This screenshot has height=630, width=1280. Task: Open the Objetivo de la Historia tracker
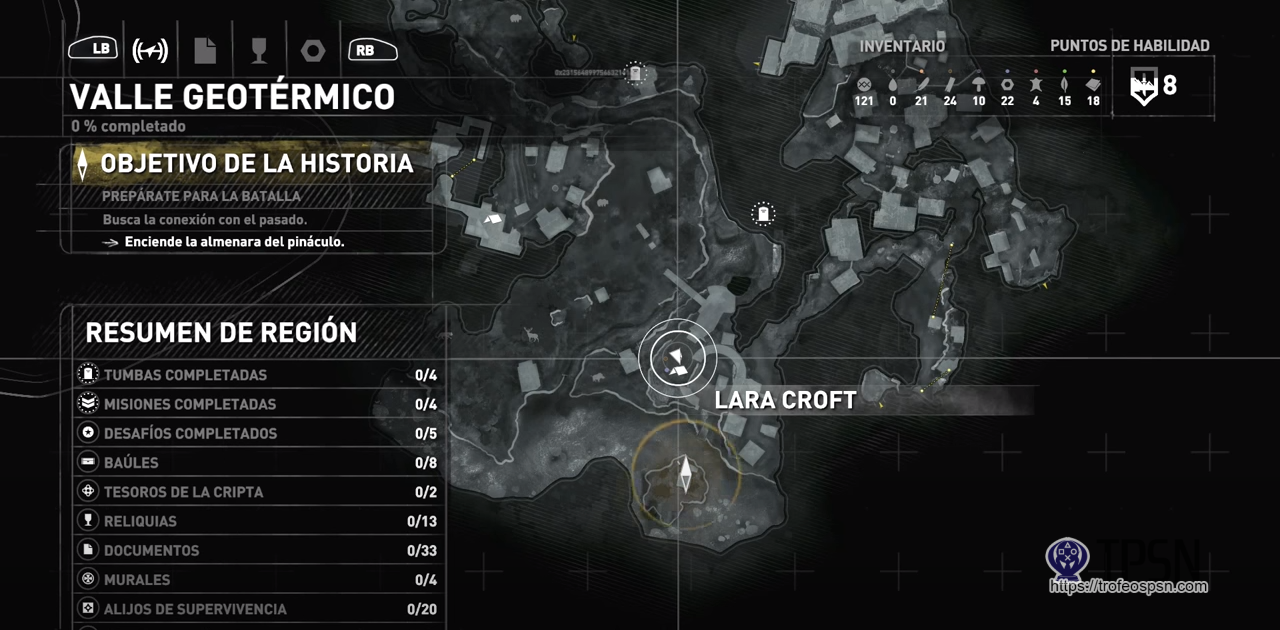[x=256, y=164]
